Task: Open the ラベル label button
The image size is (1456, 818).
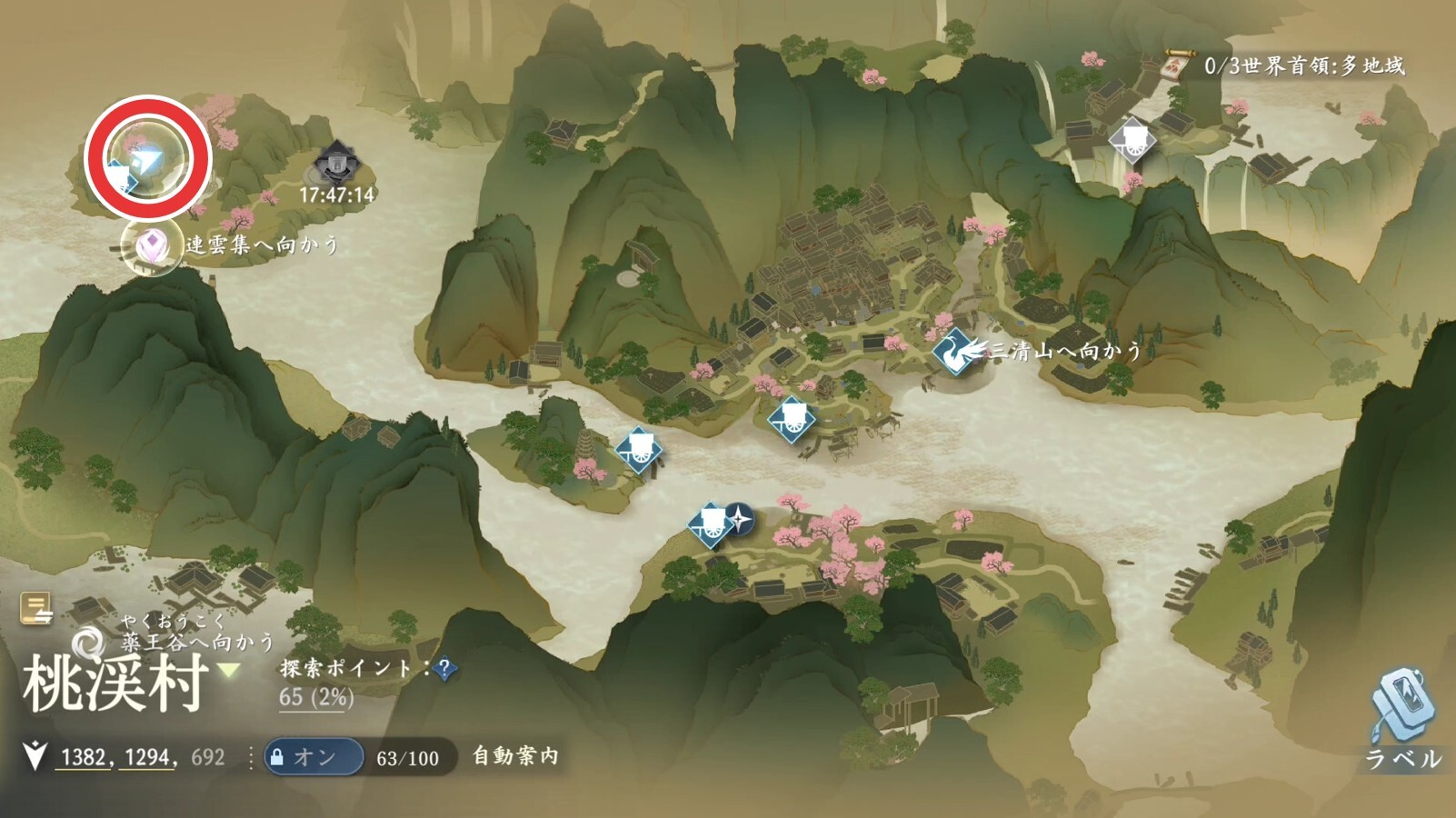Action: click(x=1402, y=718)
